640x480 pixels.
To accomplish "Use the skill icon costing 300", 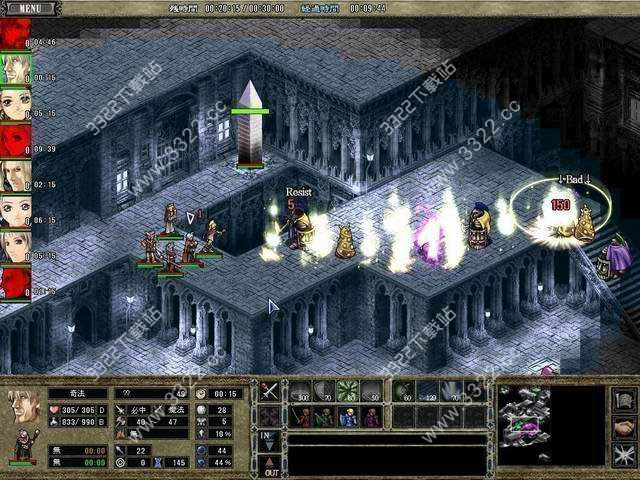I will (300, 391).
